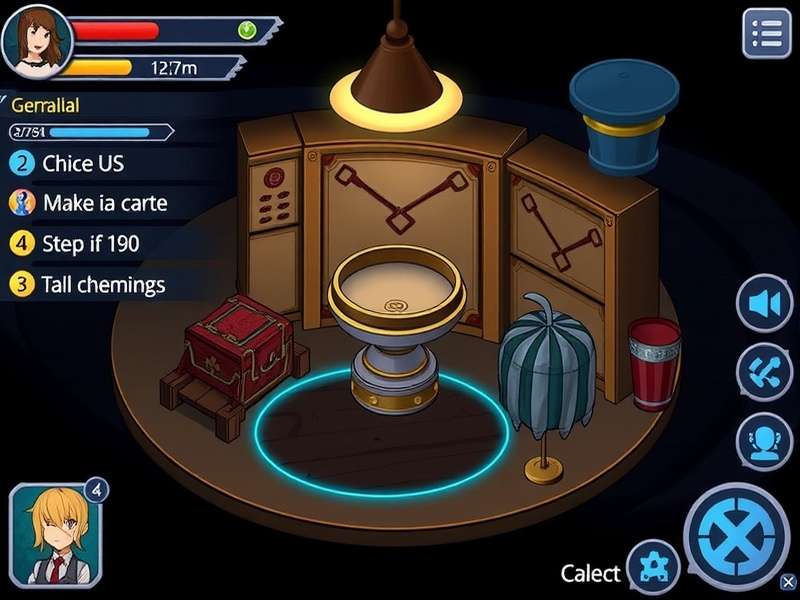The height and width of the screenshot is (600, 800).
Task: Toggle the sound speaker icon
Action: [x=765, y=303]
